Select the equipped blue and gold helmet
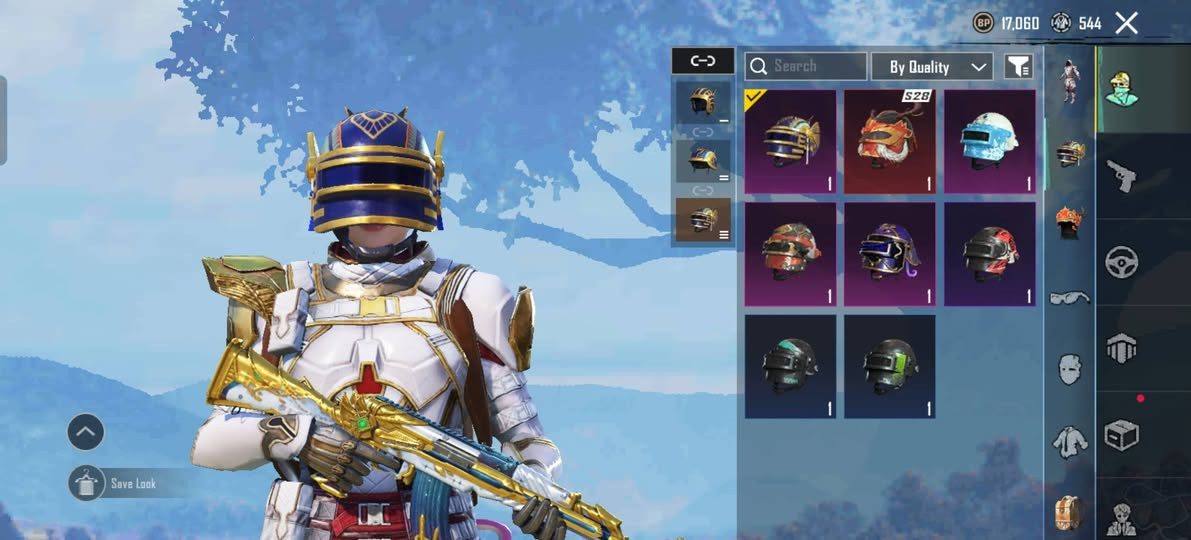Image resolution: width=1191 pixels, height=540 pixels. [790, 141]
